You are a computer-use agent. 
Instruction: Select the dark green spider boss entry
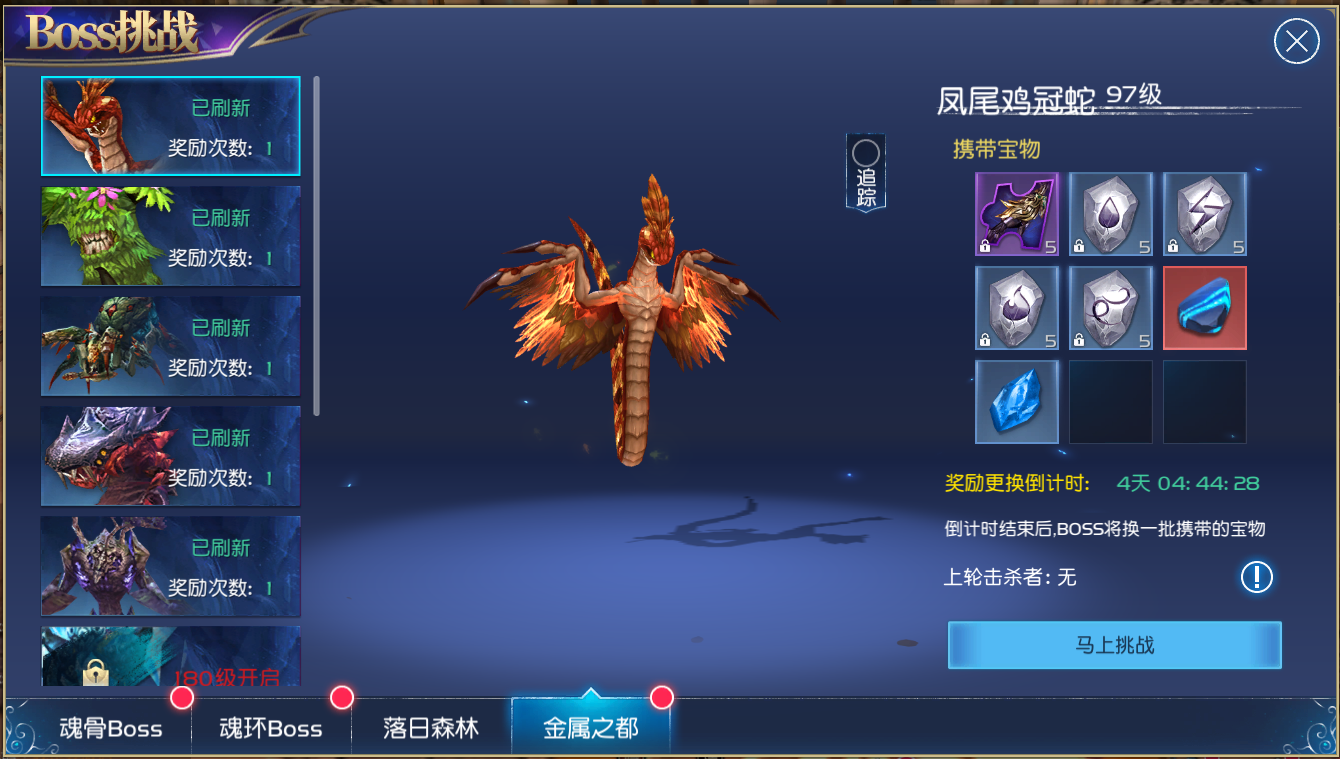pyautogui.click(x=170, y=346)
